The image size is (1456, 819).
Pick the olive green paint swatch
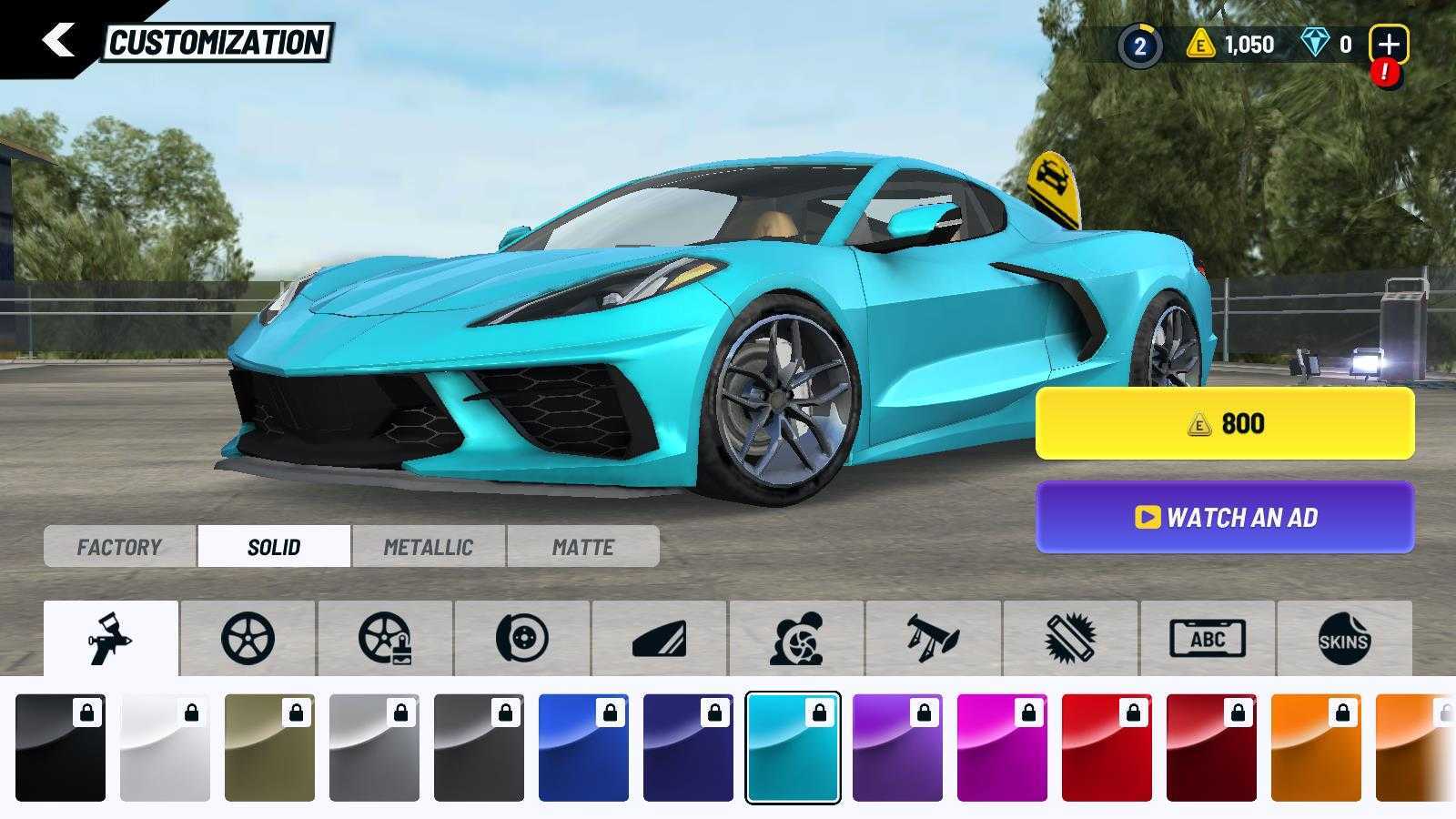[269, 748]
